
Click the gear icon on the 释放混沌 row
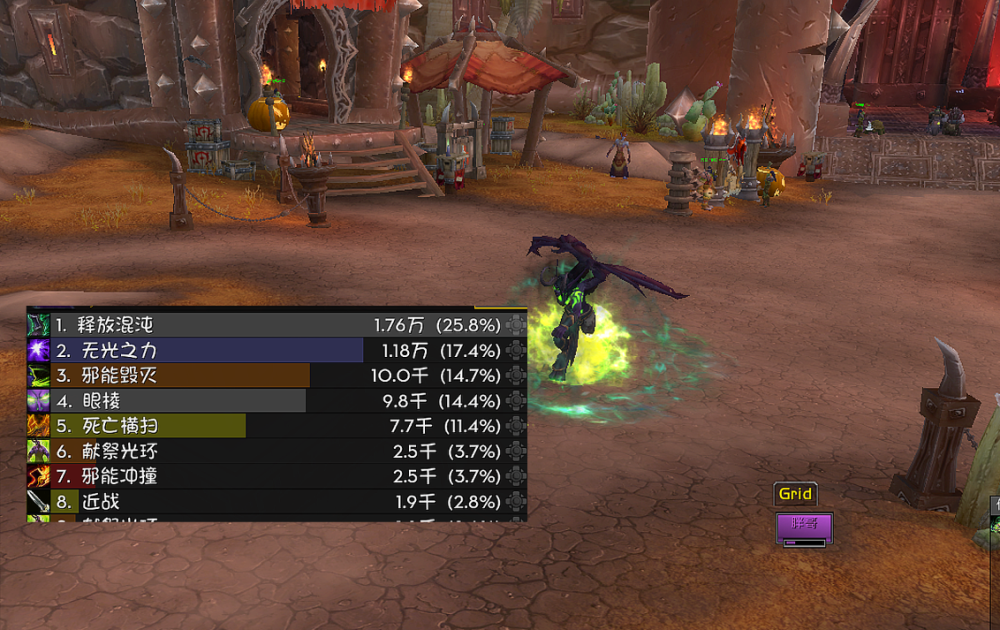click(516, 325)
